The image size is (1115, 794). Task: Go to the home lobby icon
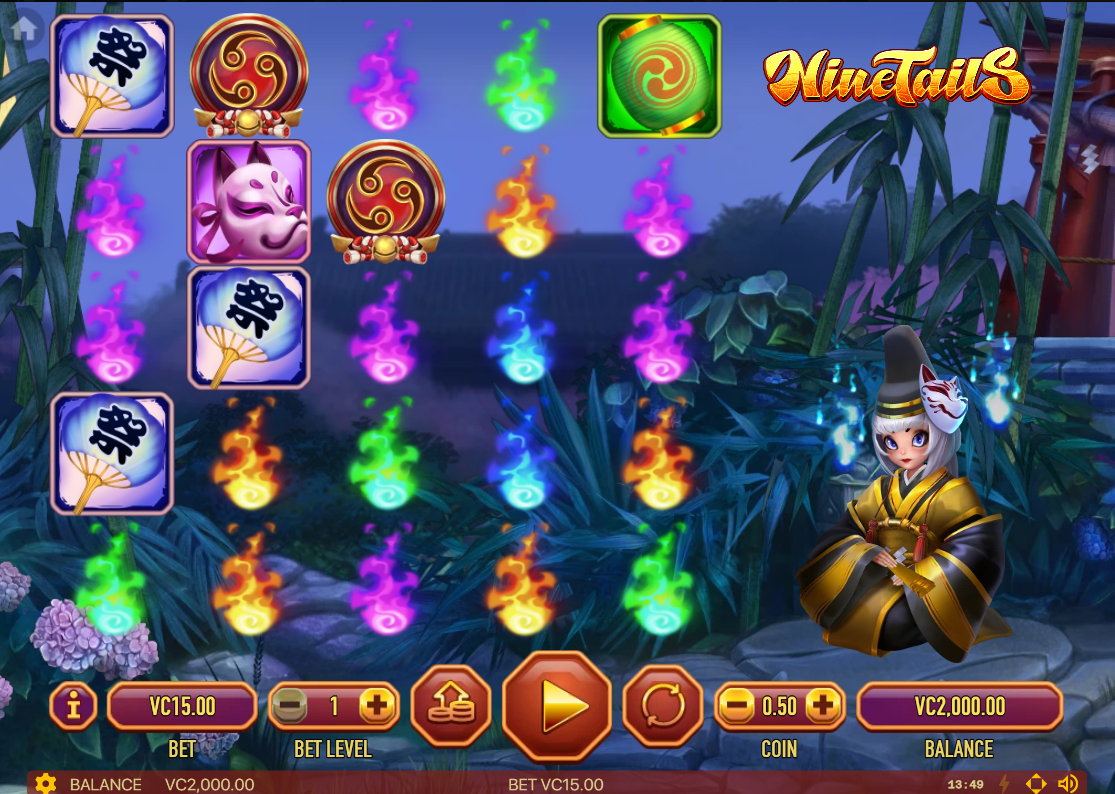point(24,27)
